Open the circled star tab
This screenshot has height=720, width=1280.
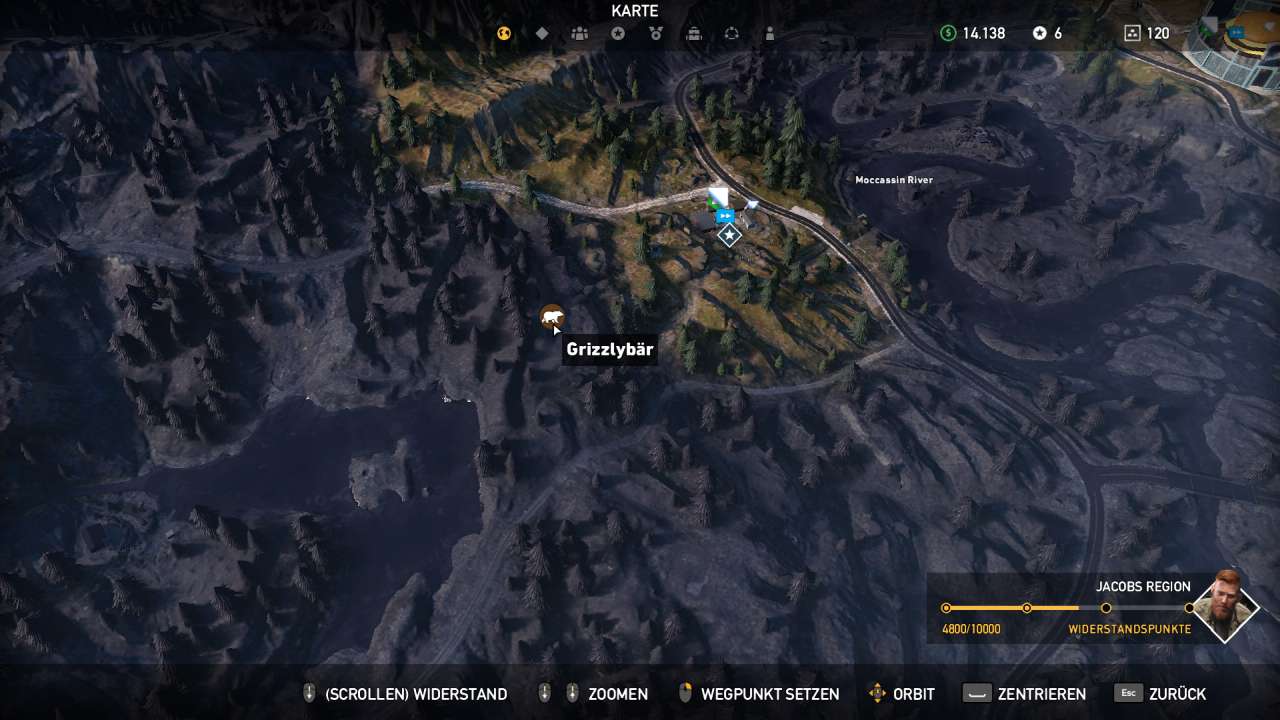[618, 33]
